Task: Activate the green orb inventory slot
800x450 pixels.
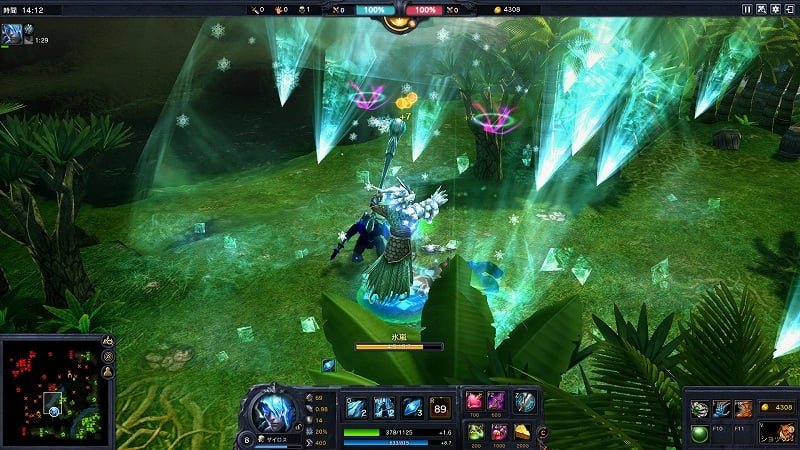Action: pyautogui.click(x=700, y=433)
